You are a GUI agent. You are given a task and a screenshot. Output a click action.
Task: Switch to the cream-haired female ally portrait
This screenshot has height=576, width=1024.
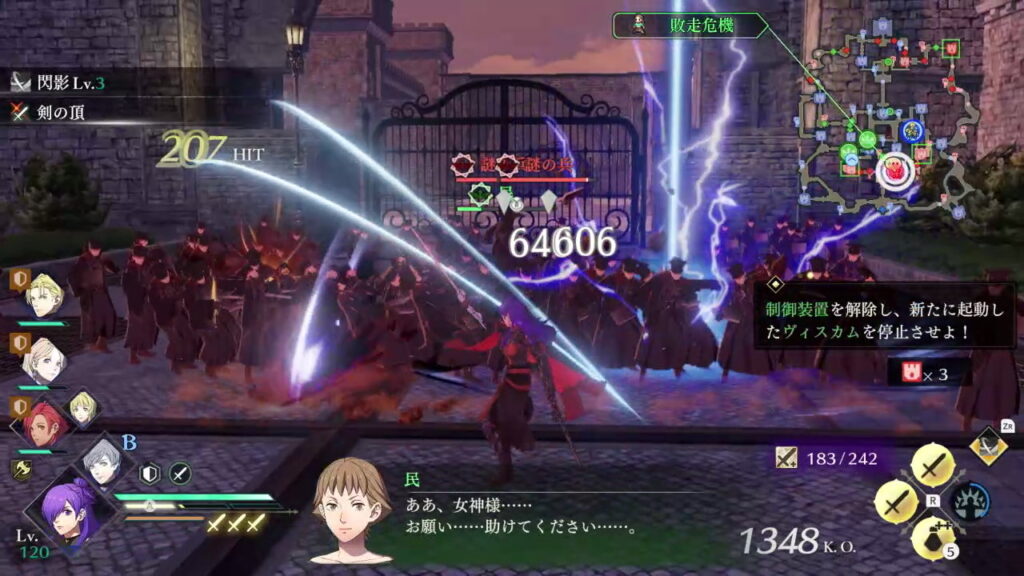(x=44, y=360)
